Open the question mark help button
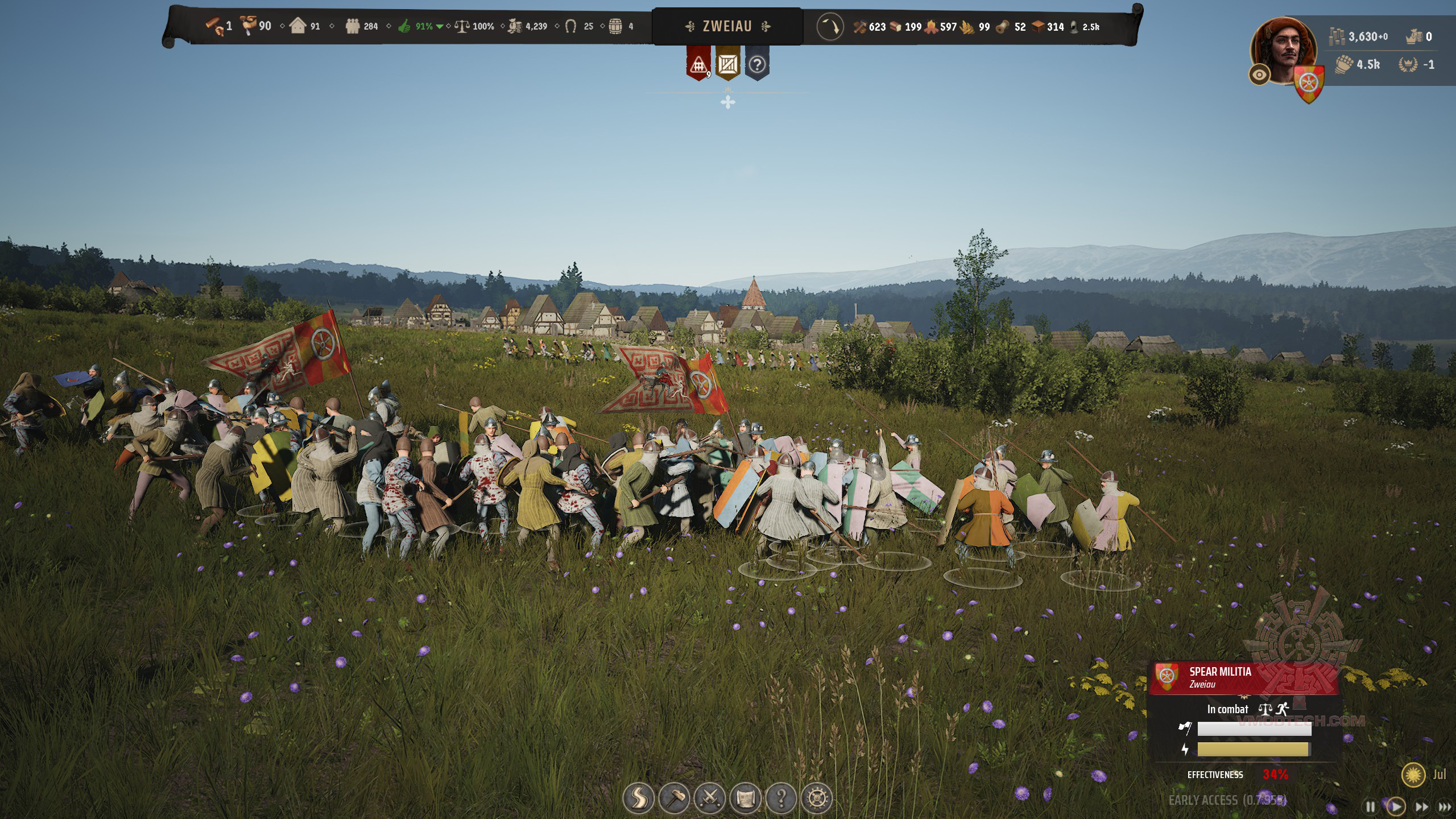 coord(781,799)
